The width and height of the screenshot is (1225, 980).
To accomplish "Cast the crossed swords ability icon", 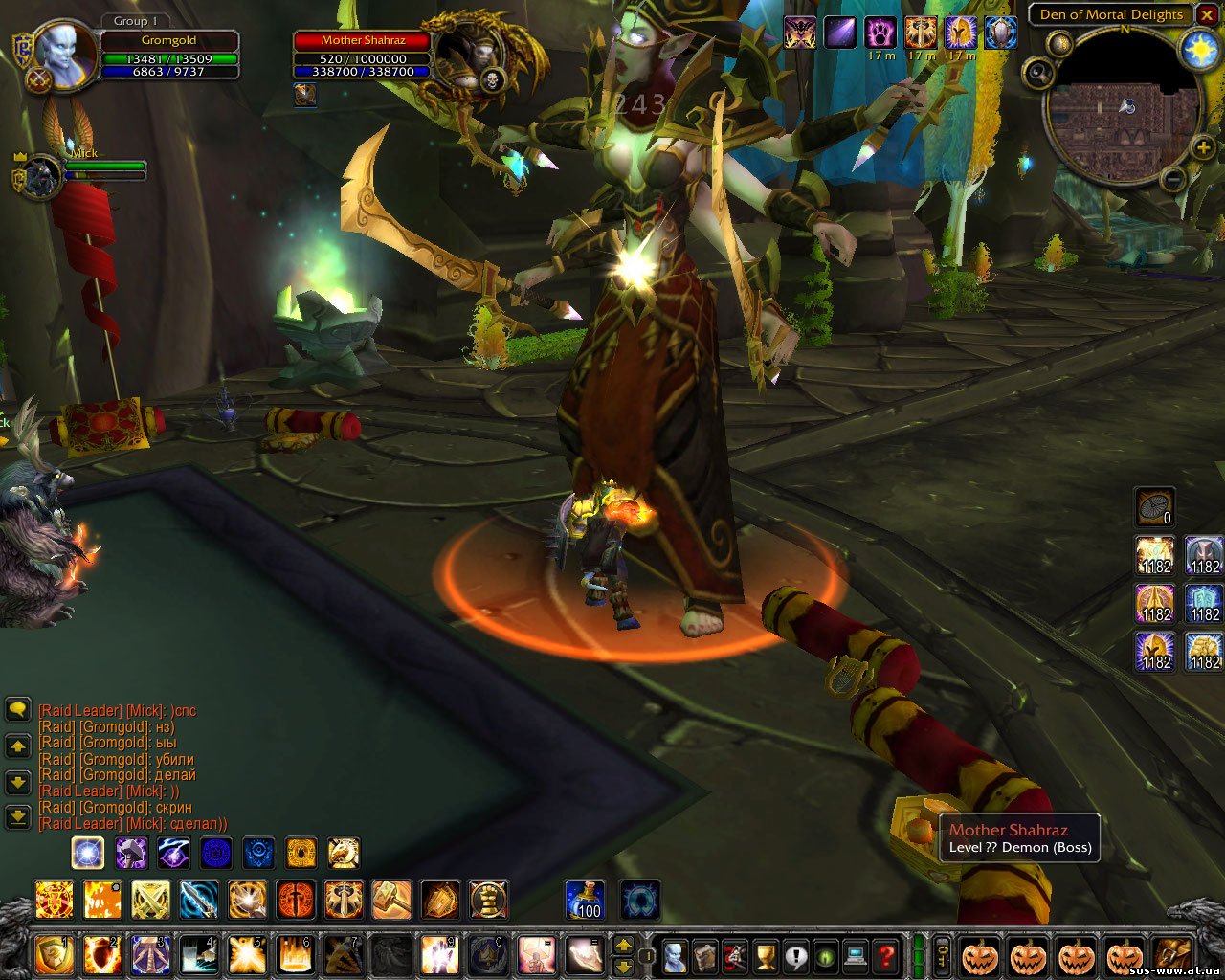I will [150, 900].
